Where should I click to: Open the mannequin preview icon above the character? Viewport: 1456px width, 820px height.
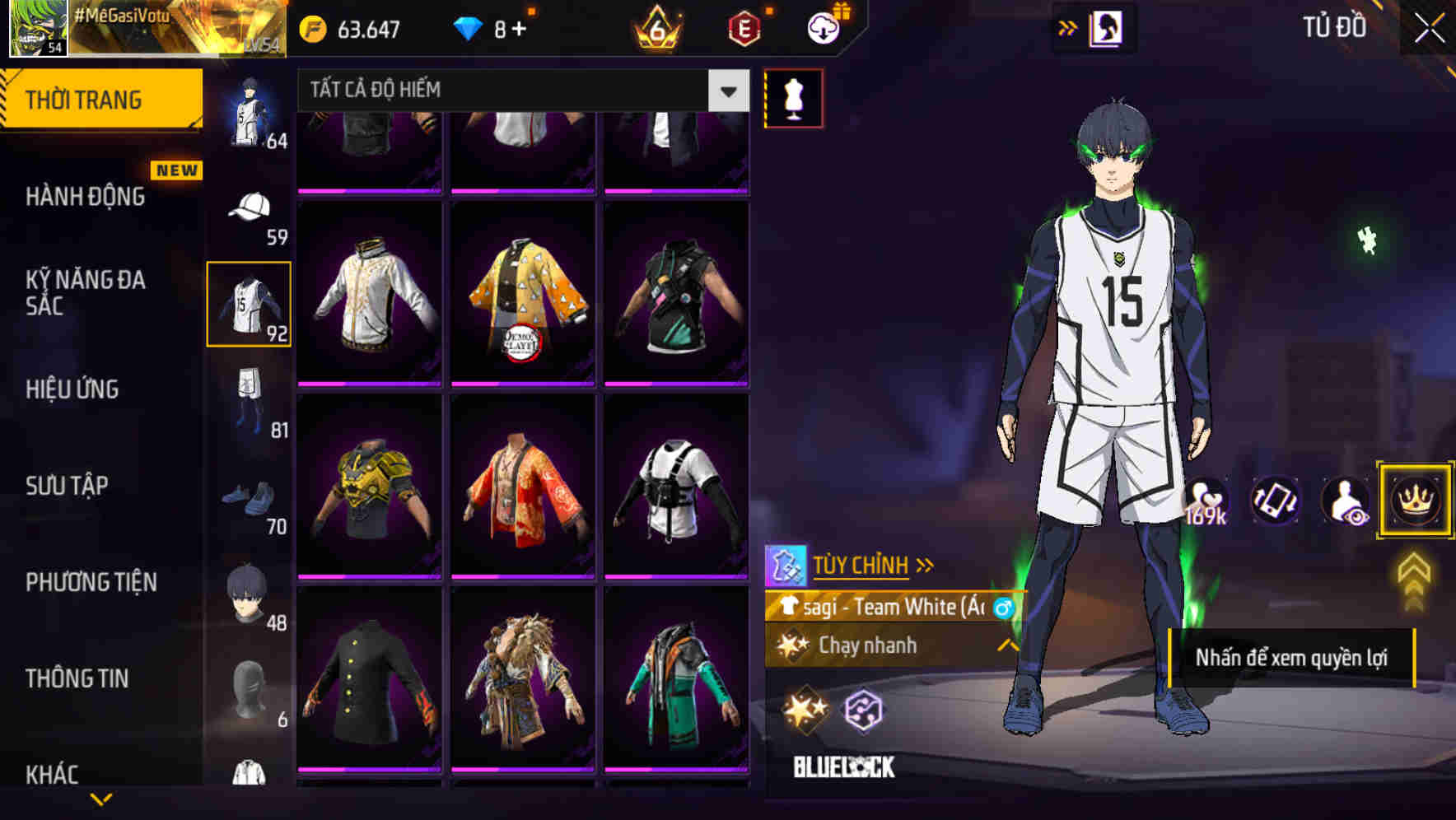pos(793,97)
